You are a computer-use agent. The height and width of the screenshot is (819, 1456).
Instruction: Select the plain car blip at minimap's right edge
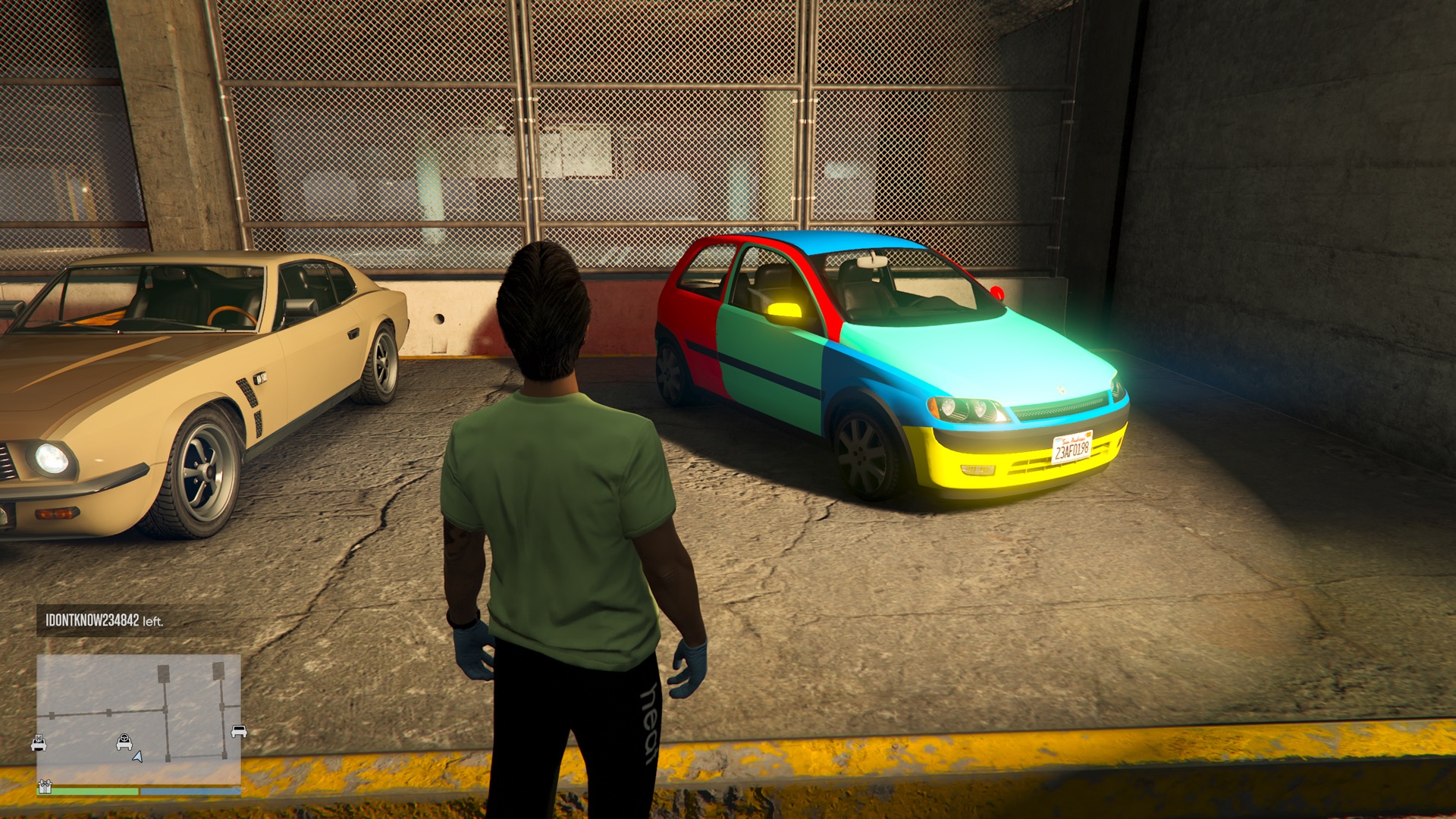click(x=238, y=731)
